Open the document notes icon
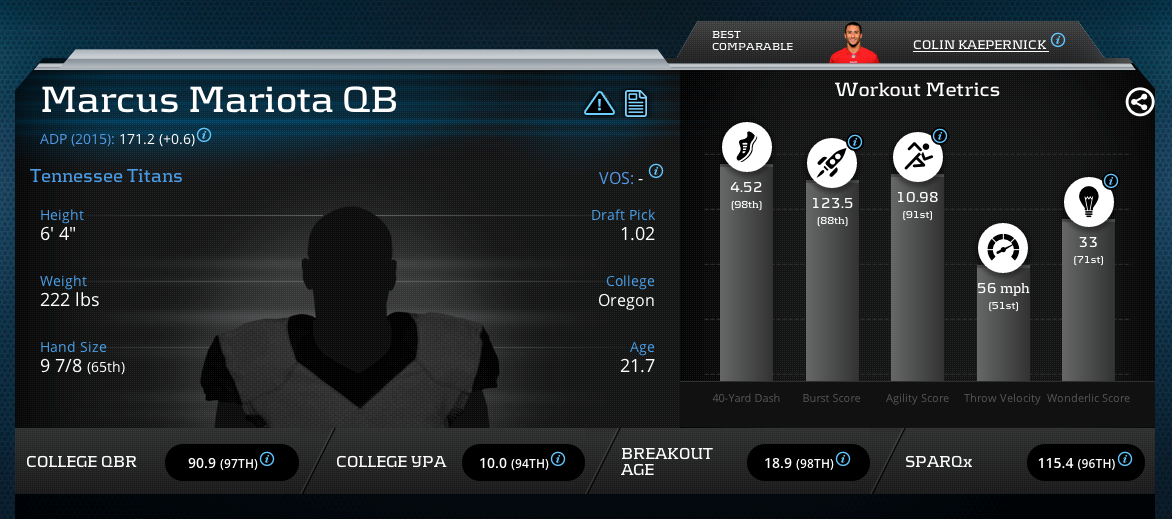Viewport: 1172px width, 519px height. click(637, 103)
